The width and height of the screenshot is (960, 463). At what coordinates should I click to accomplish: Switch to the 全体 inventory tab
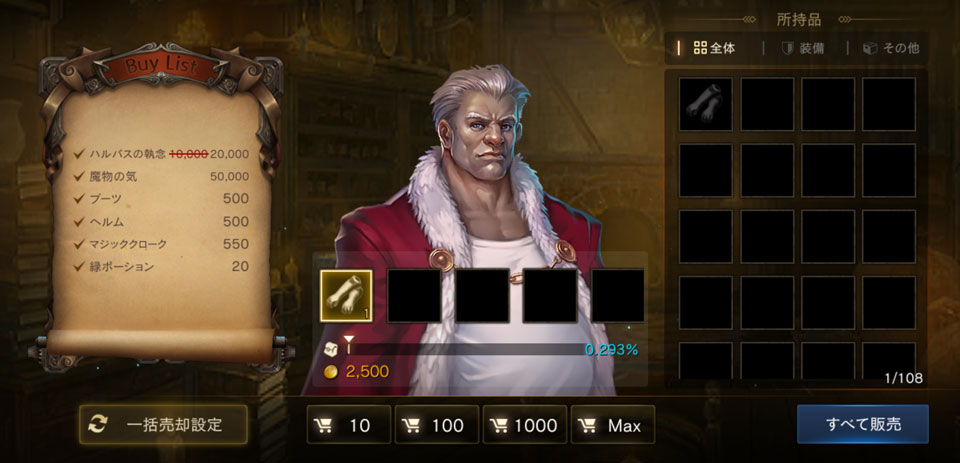[713, 47]
